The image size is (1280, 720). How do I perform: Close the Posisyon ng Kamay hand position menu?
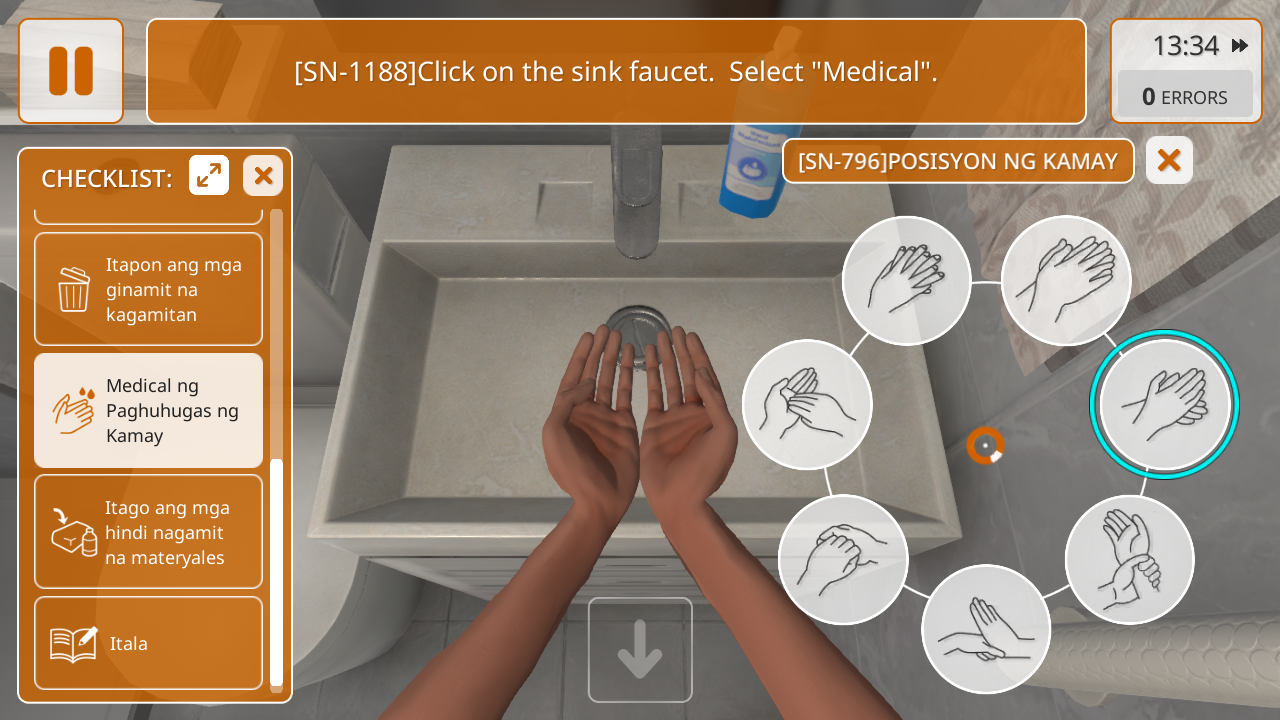(x=1169, y=160)
